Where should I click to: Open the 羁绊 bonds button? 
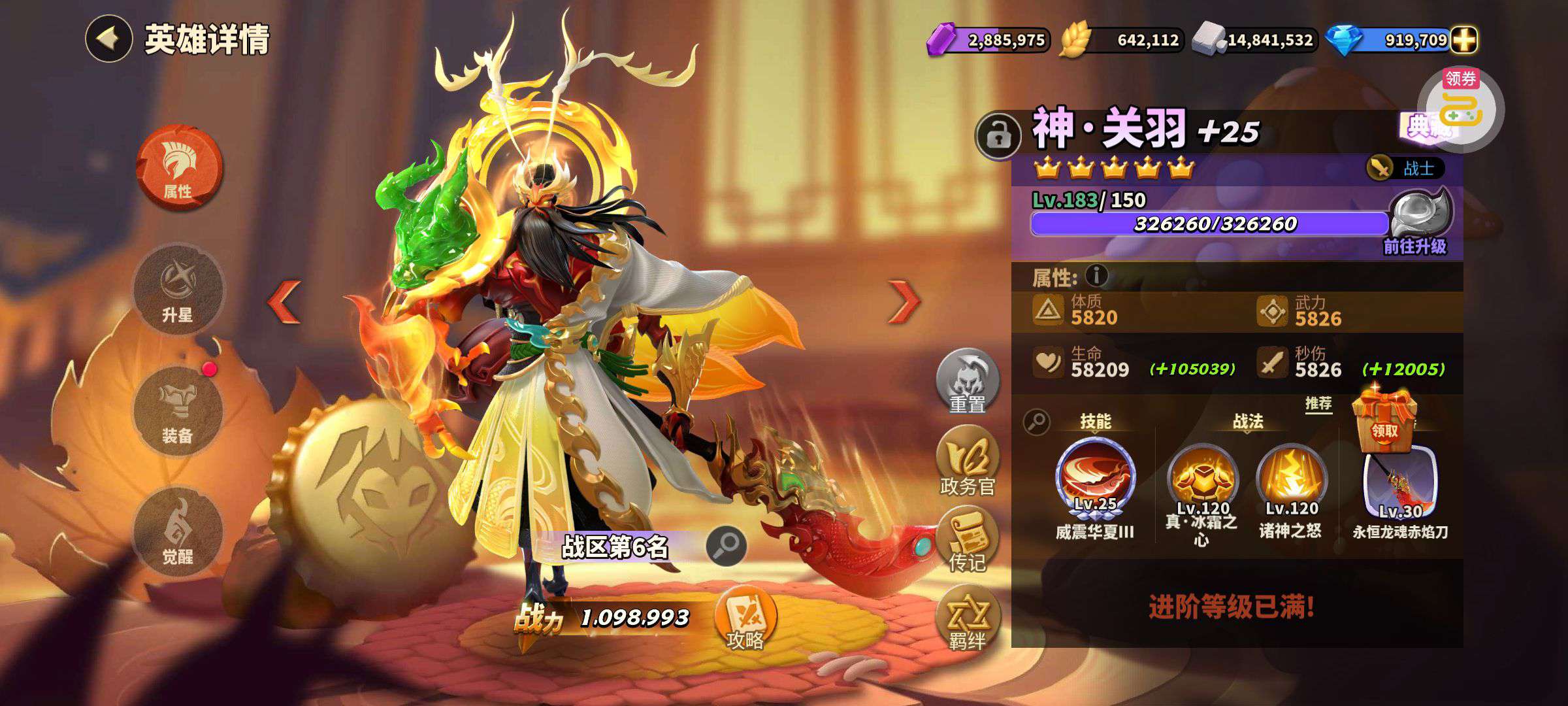pyautogui.click(x=967, y=619)
